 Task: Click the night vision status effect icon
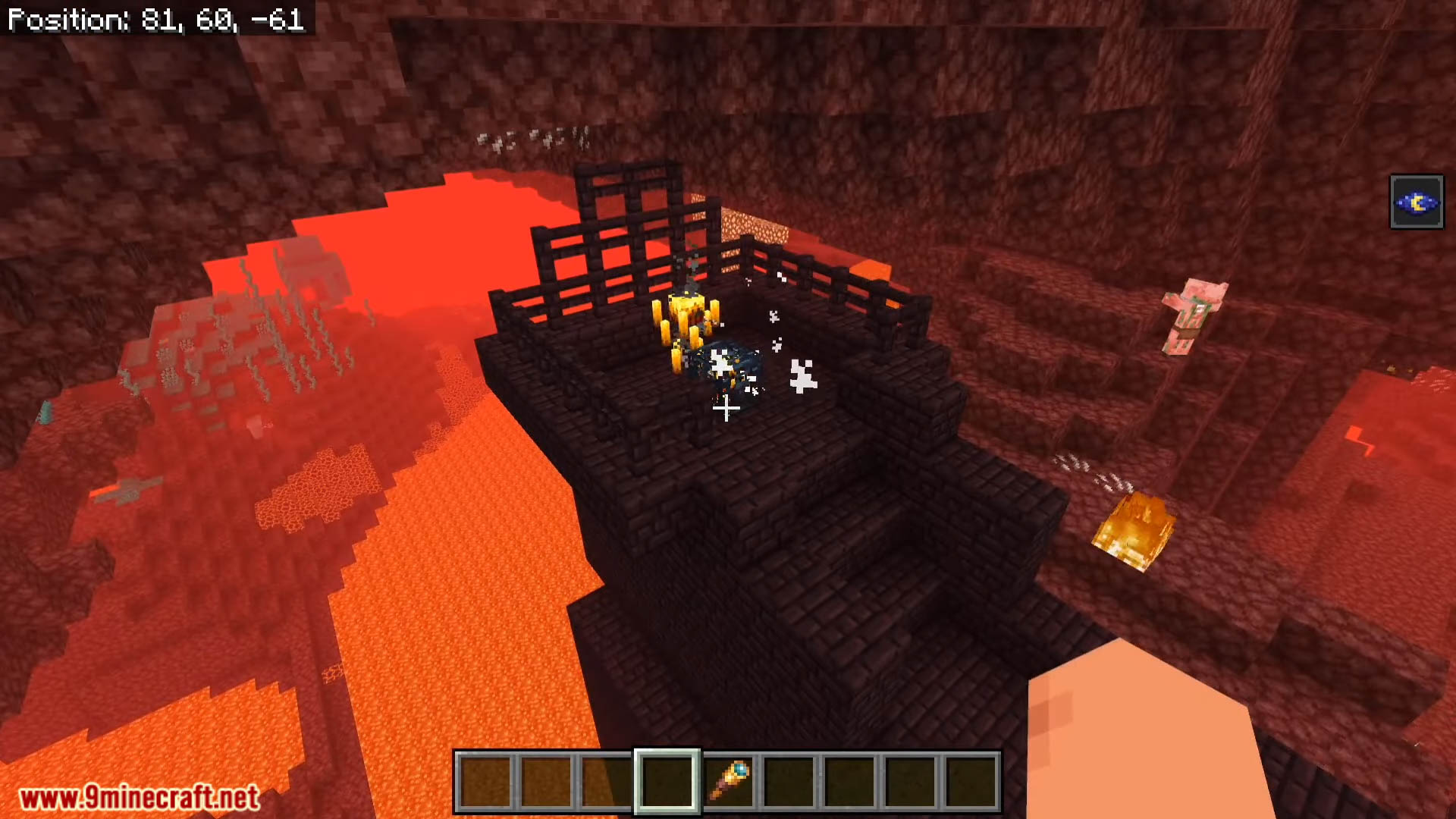(x=1416, y=202)
